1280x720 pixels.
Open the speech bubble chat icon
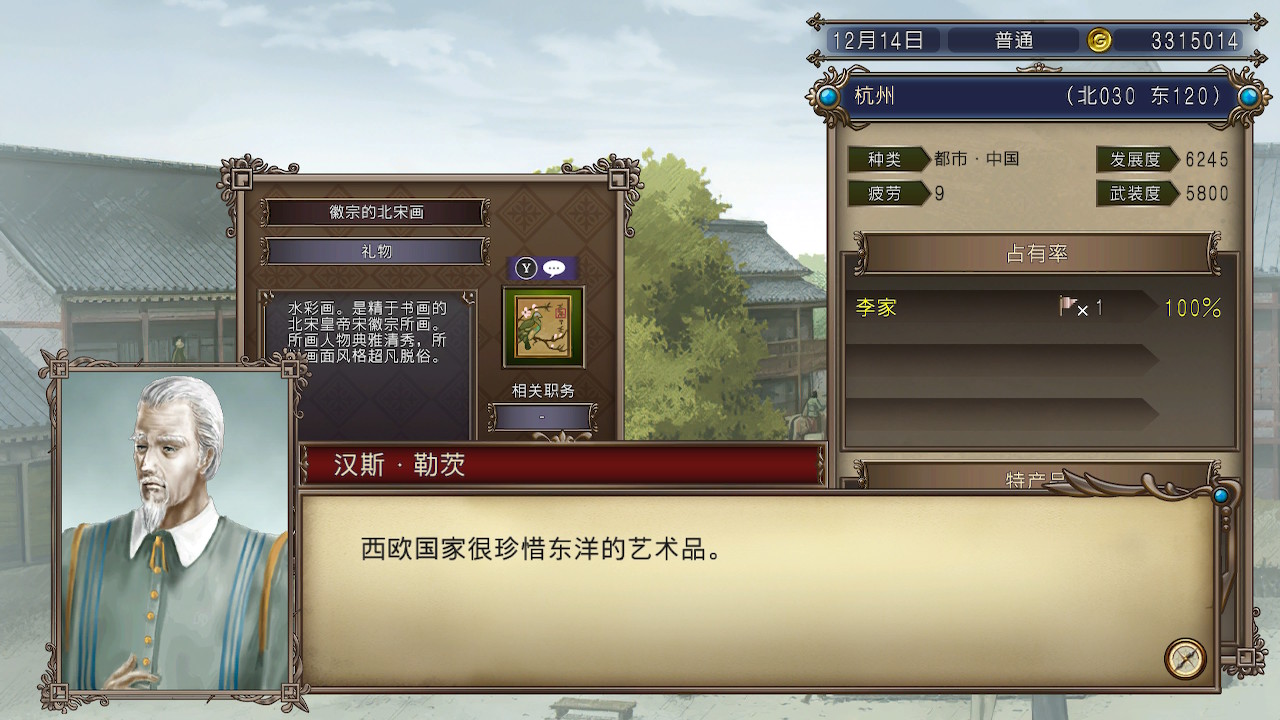pyautogui.click(x=553, y=268)
